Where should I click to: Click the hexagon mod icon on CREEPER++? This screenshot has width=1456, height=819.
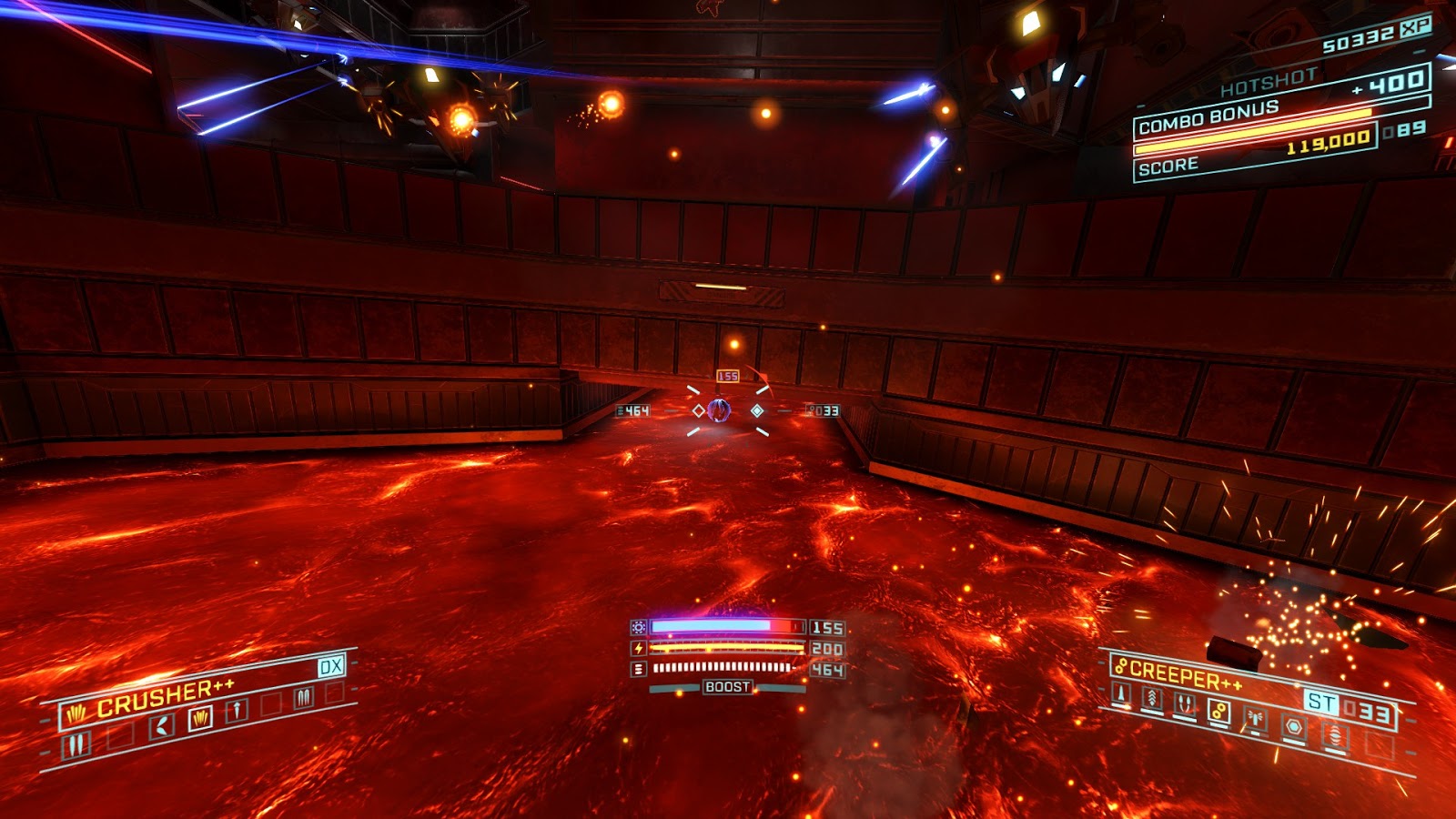coord(1293,725)
